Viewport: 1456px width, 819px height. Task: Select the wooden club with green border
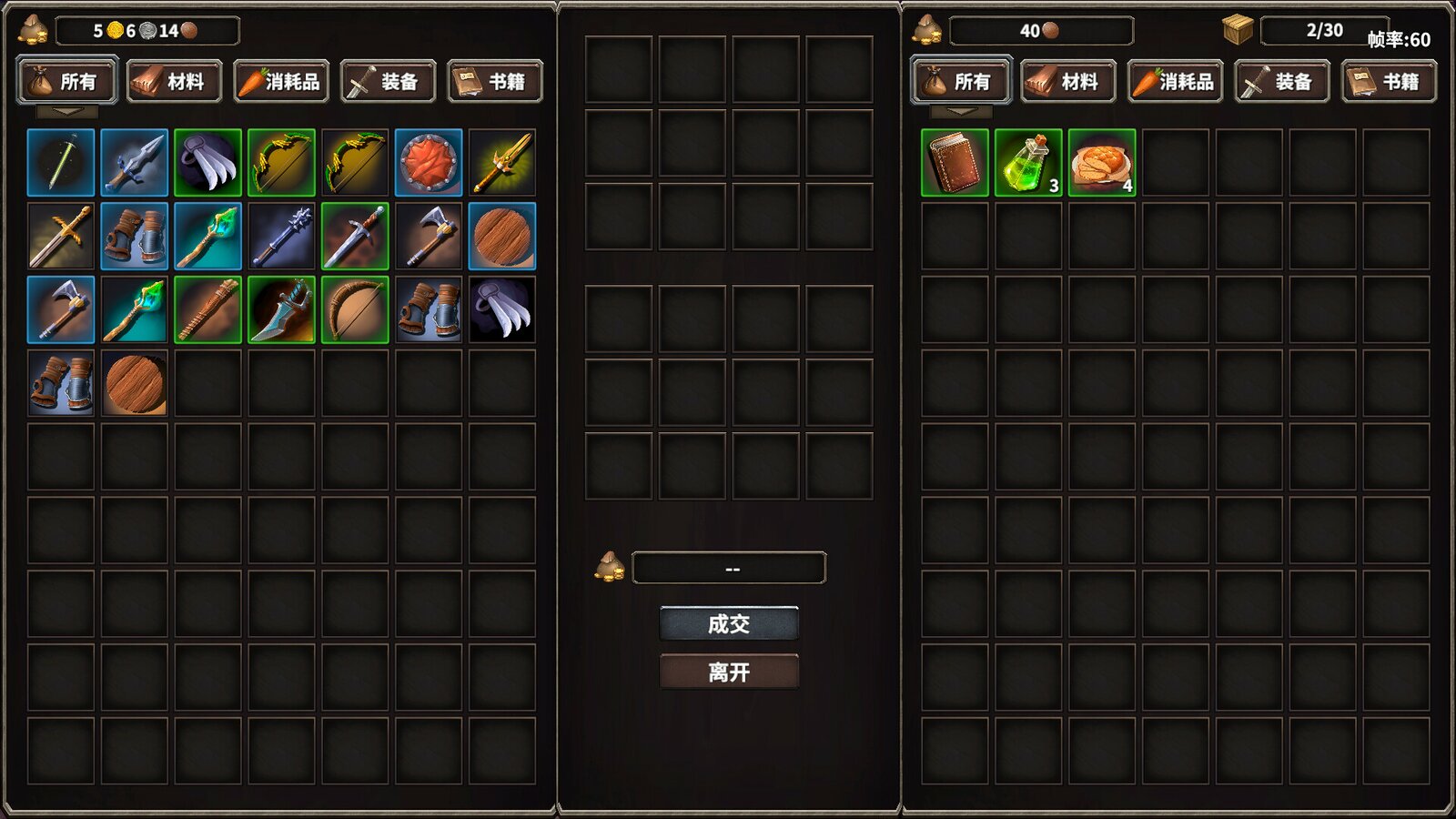pyautogui.click(x=207, y=310)
